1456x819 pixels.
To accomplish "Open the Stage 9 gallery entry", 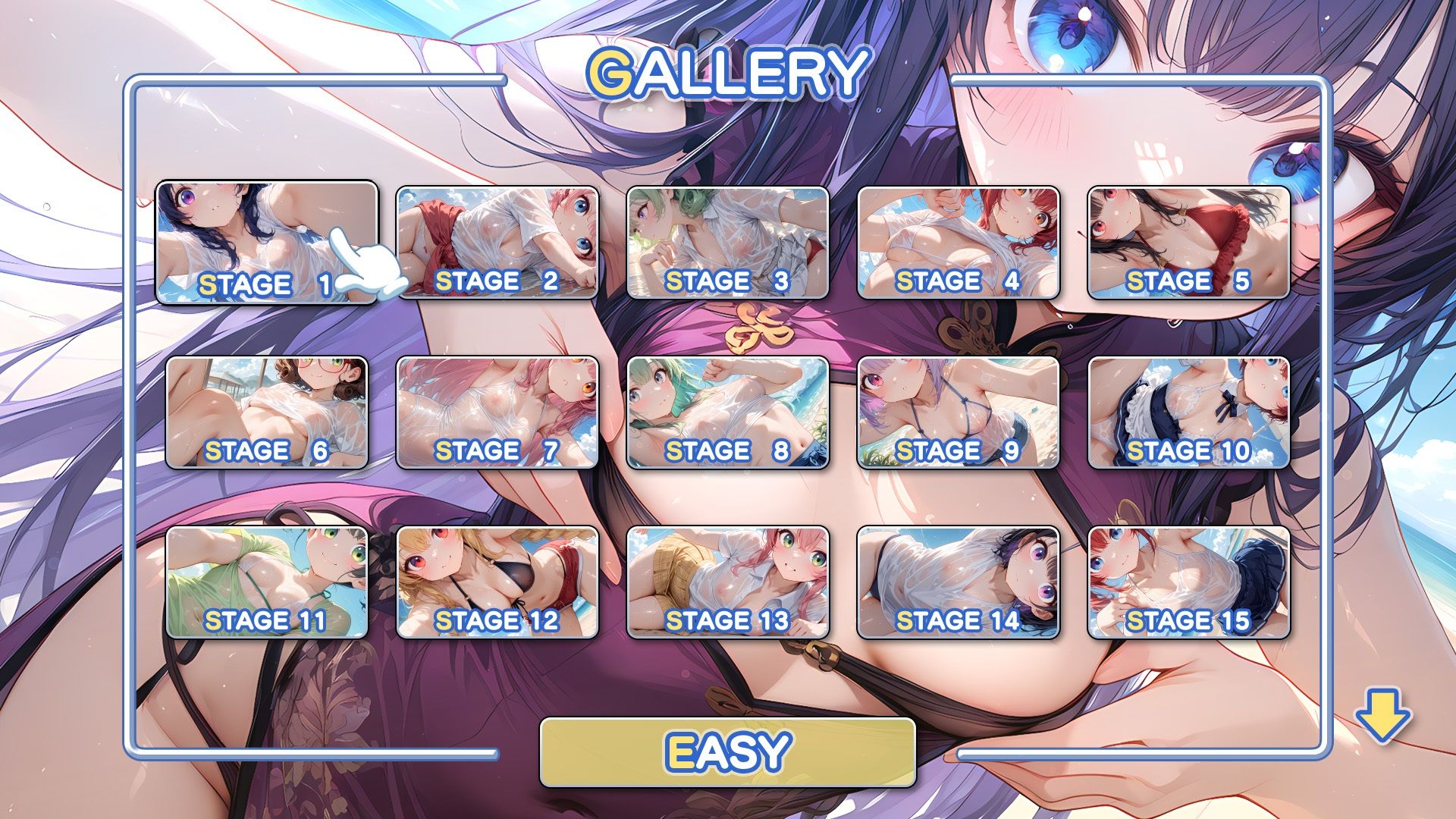I will tap(958, 413).
